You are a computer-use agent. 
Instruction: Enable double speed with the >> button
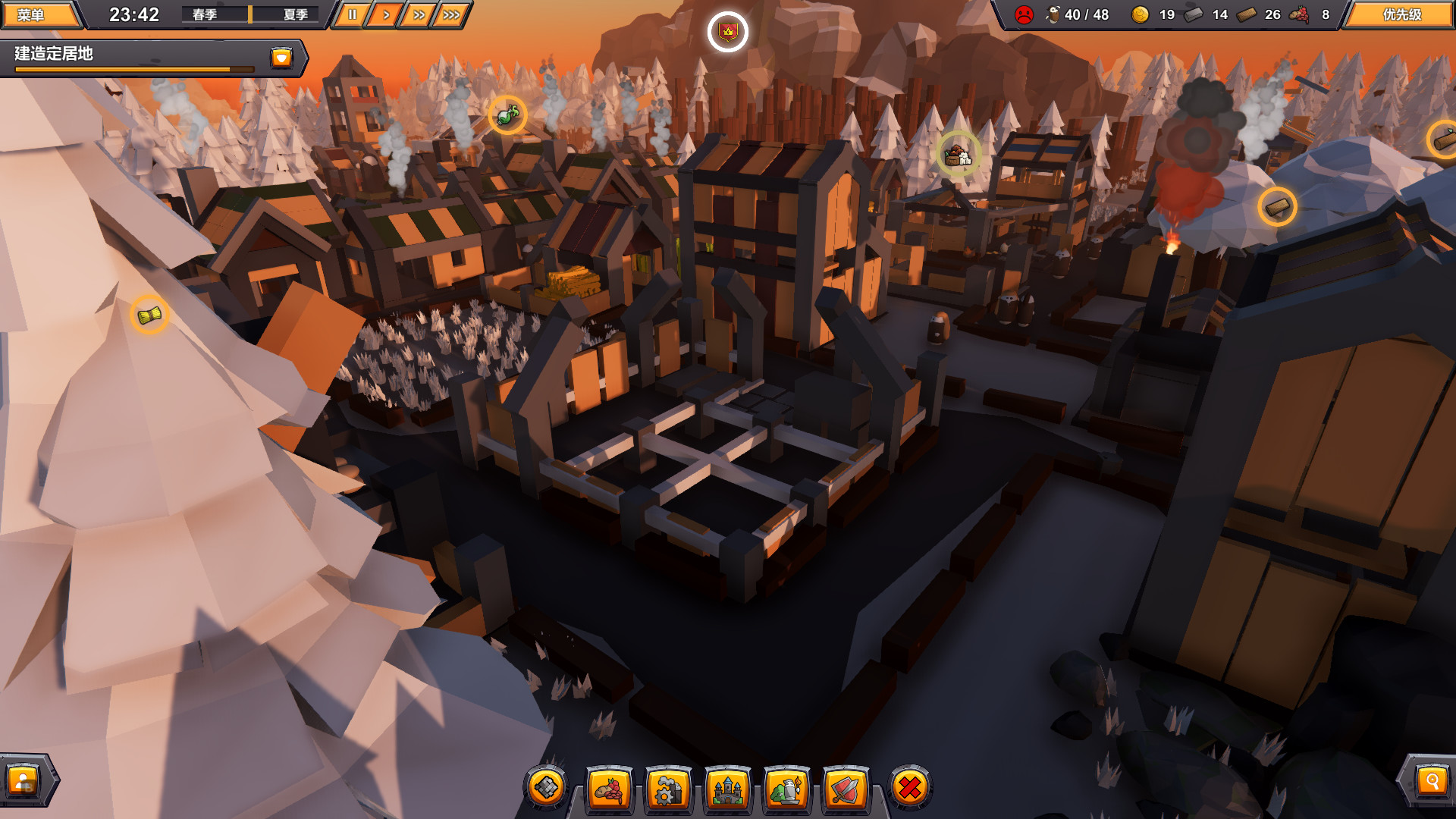tap(418, 13)
